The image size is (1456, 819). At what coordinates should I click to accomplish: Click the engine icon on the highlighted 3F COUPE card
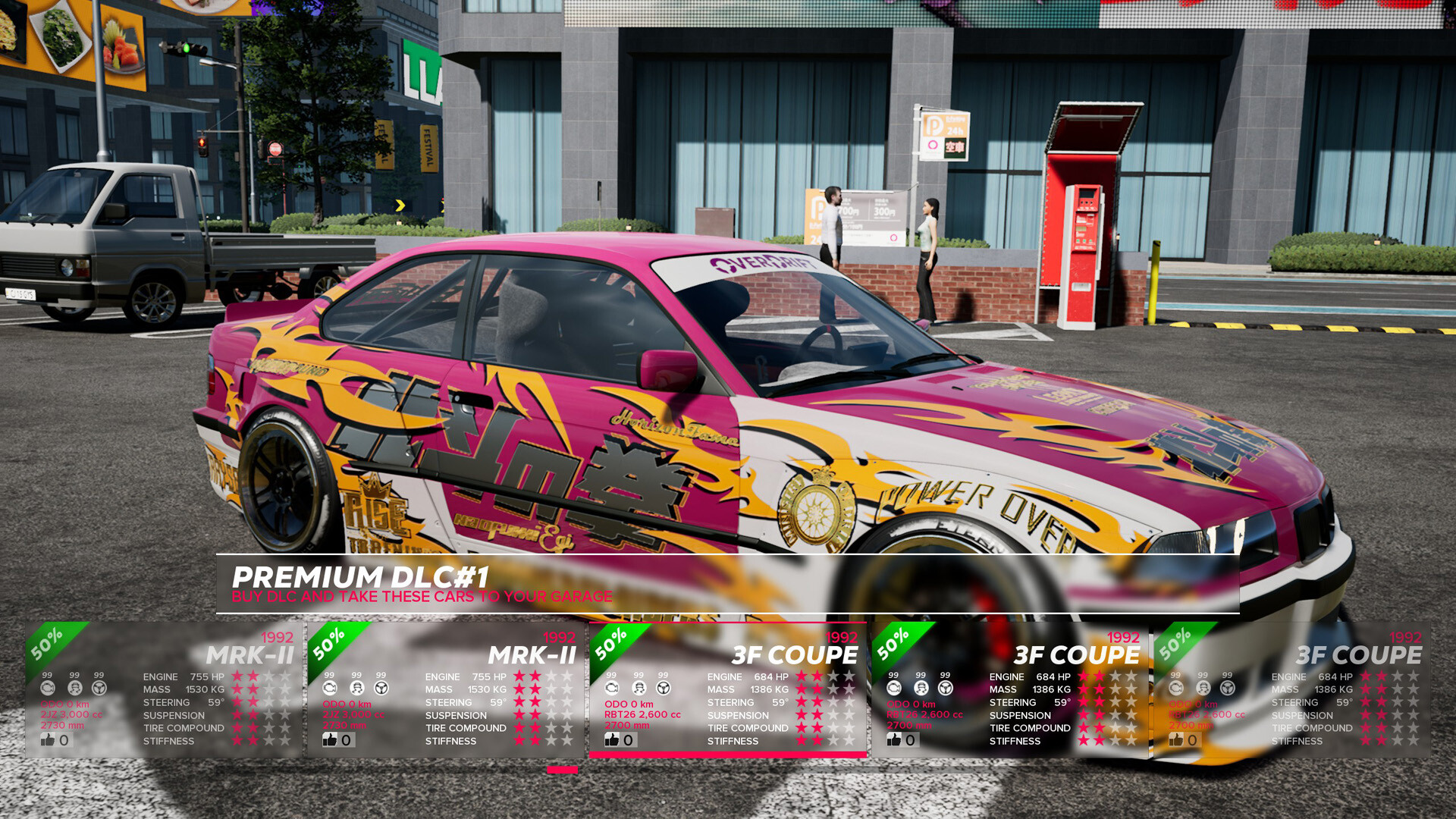610,688
